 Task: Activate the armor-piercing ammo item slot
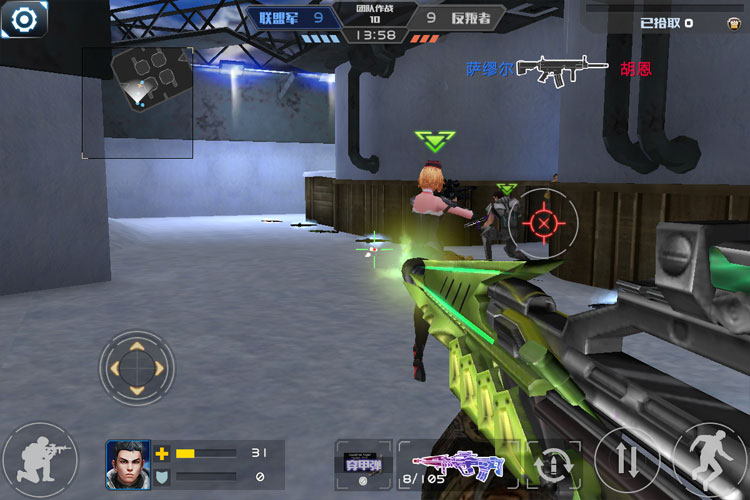[x=364, y=465]
